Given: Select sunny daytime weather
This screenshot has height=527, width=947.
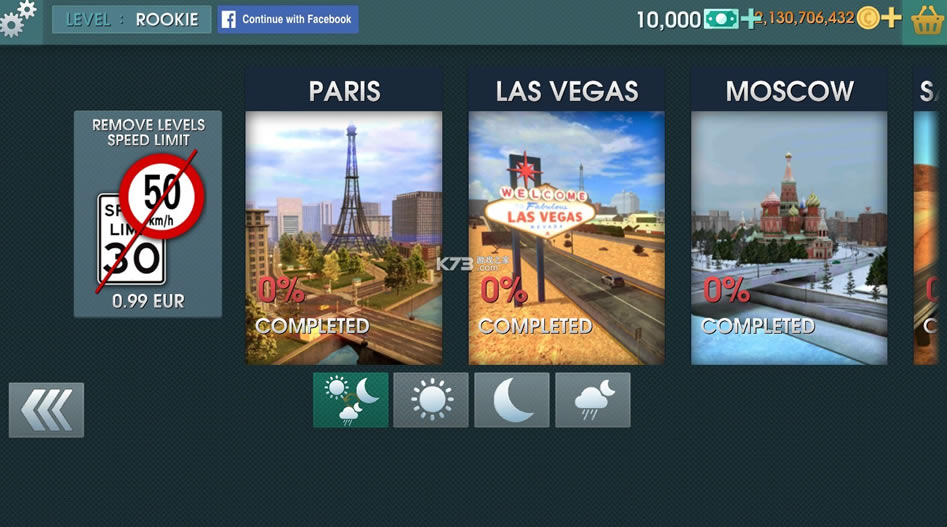Looking at the screenshot, I should click(431, 400).
